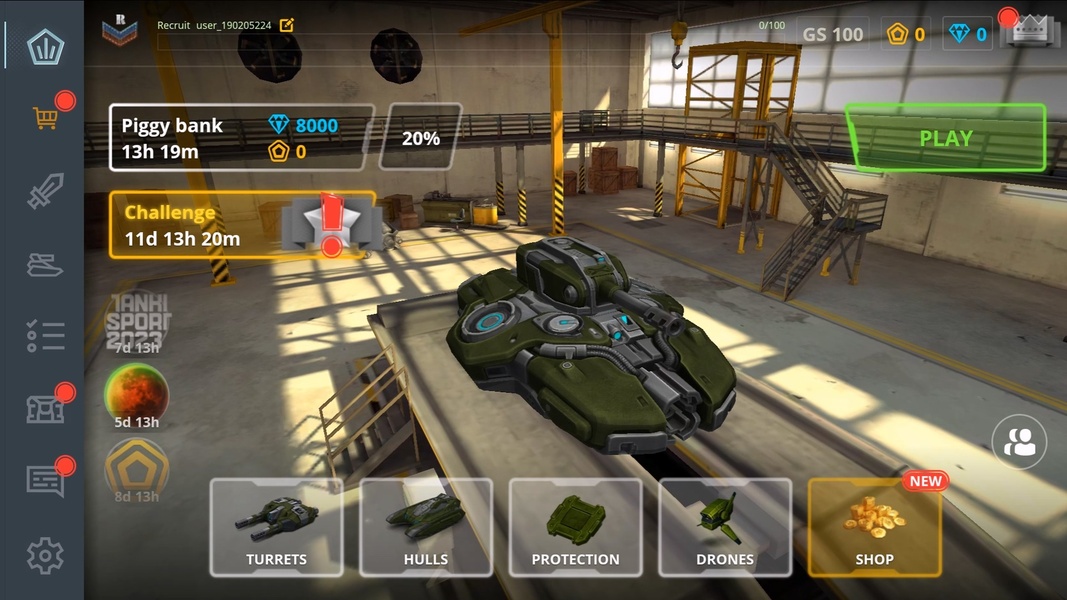Open the red planet event icon
The width and height of the screenshot is (1067, 600).
[137, 395]
